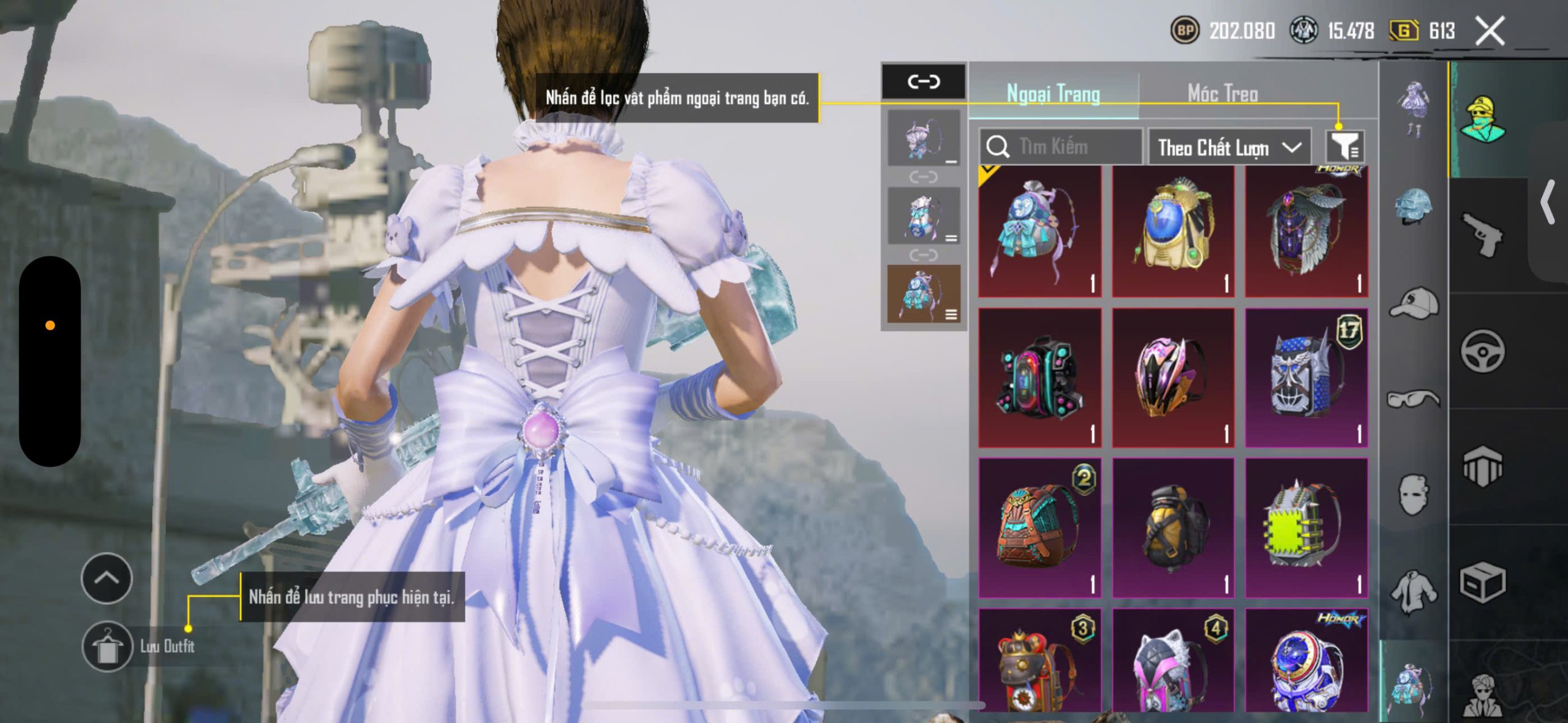Expand the up-arrow circle button
The image size is (1568, 723).
(107, 578)
